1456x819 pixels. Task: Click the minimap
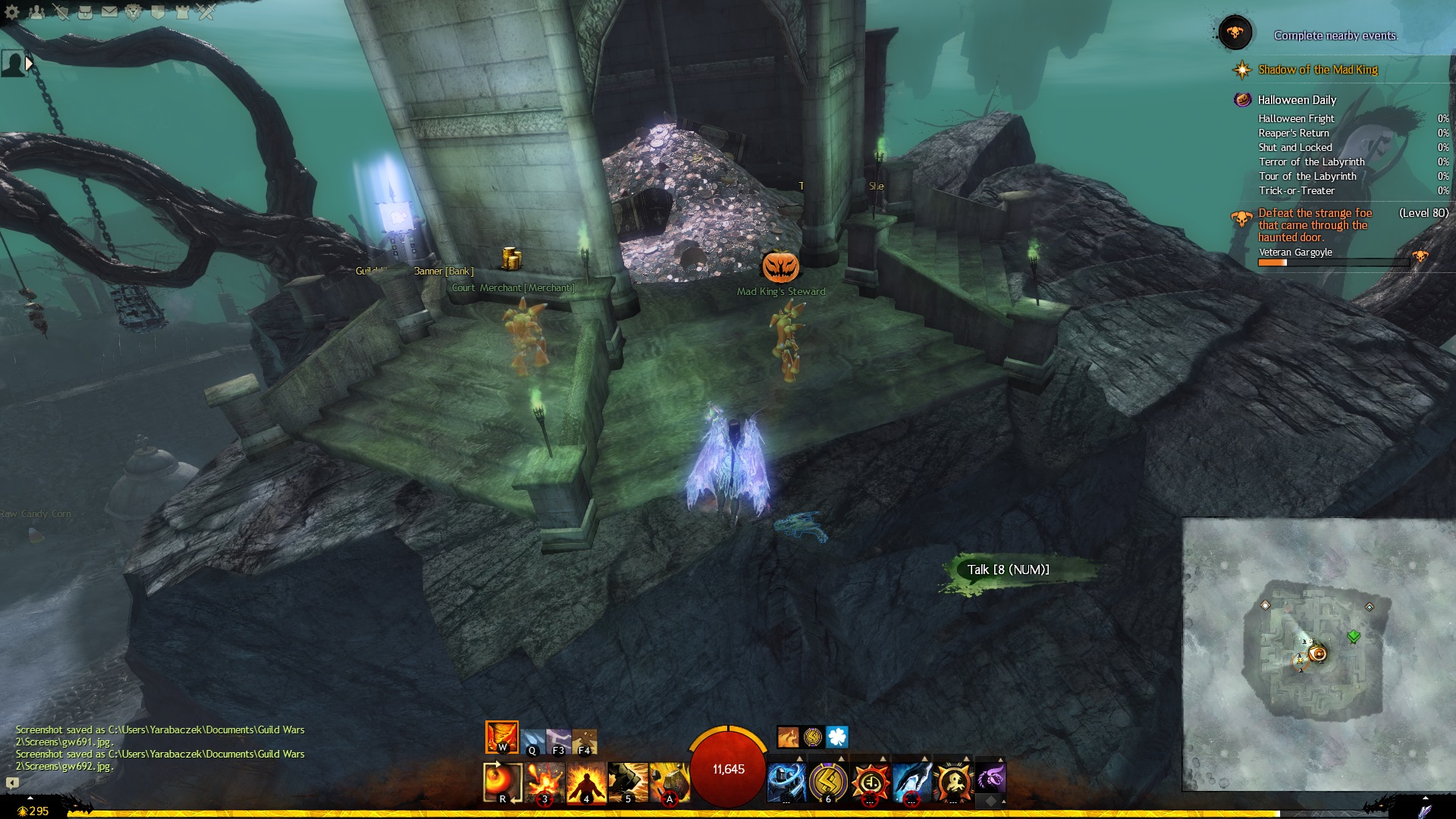tap(1318, 654)
